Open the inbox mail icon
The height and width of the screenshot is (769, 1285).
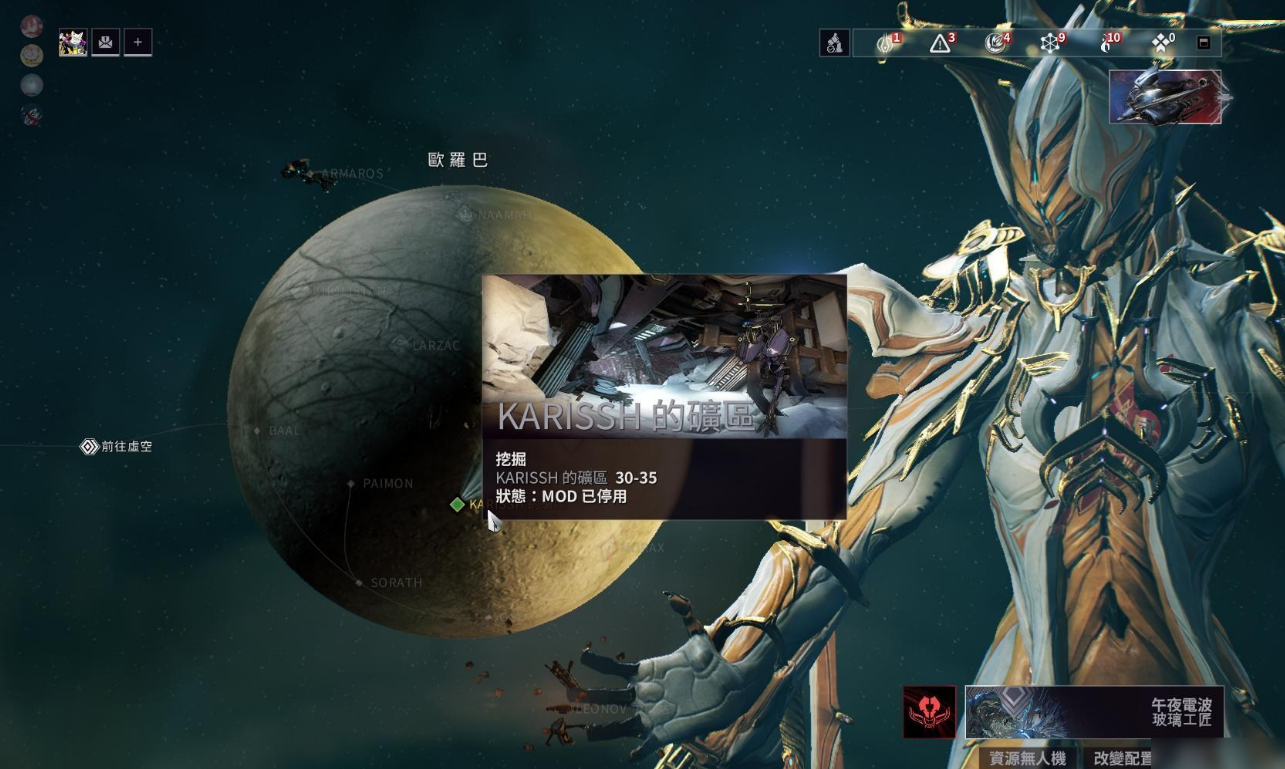coord(105,42)
